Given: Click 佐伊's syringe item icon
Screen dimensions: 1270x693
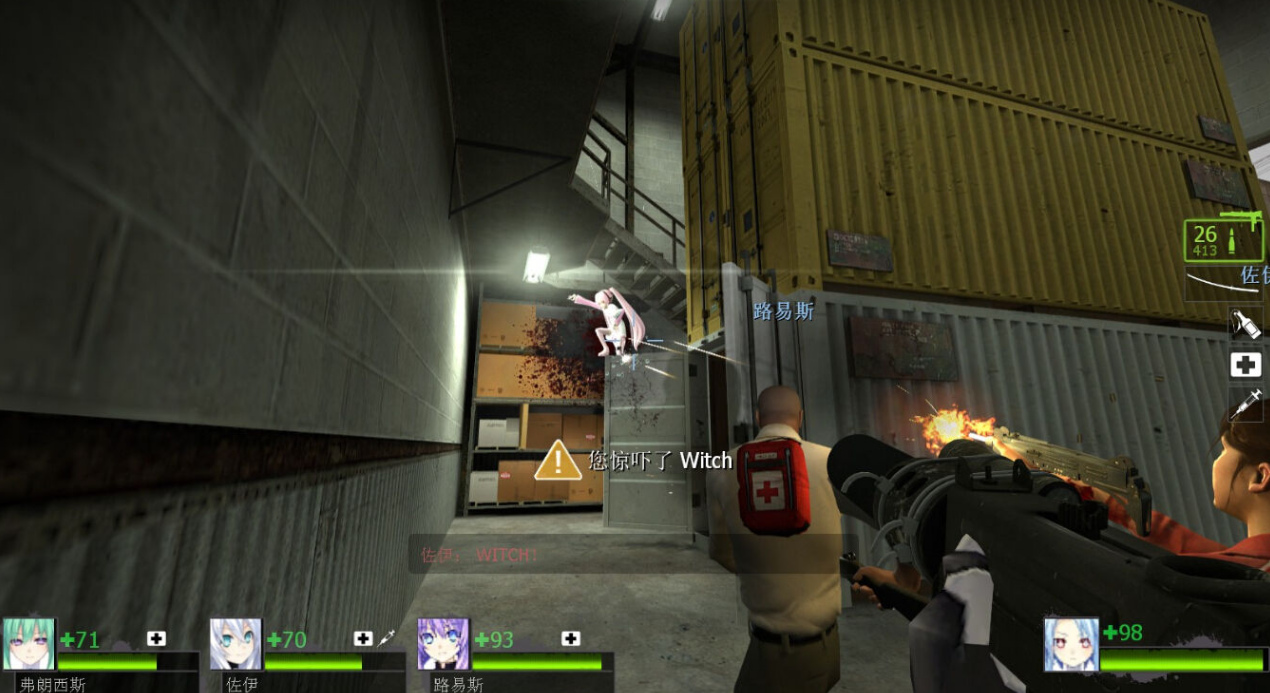Looking at the screenshot, I should coord(386,638).
